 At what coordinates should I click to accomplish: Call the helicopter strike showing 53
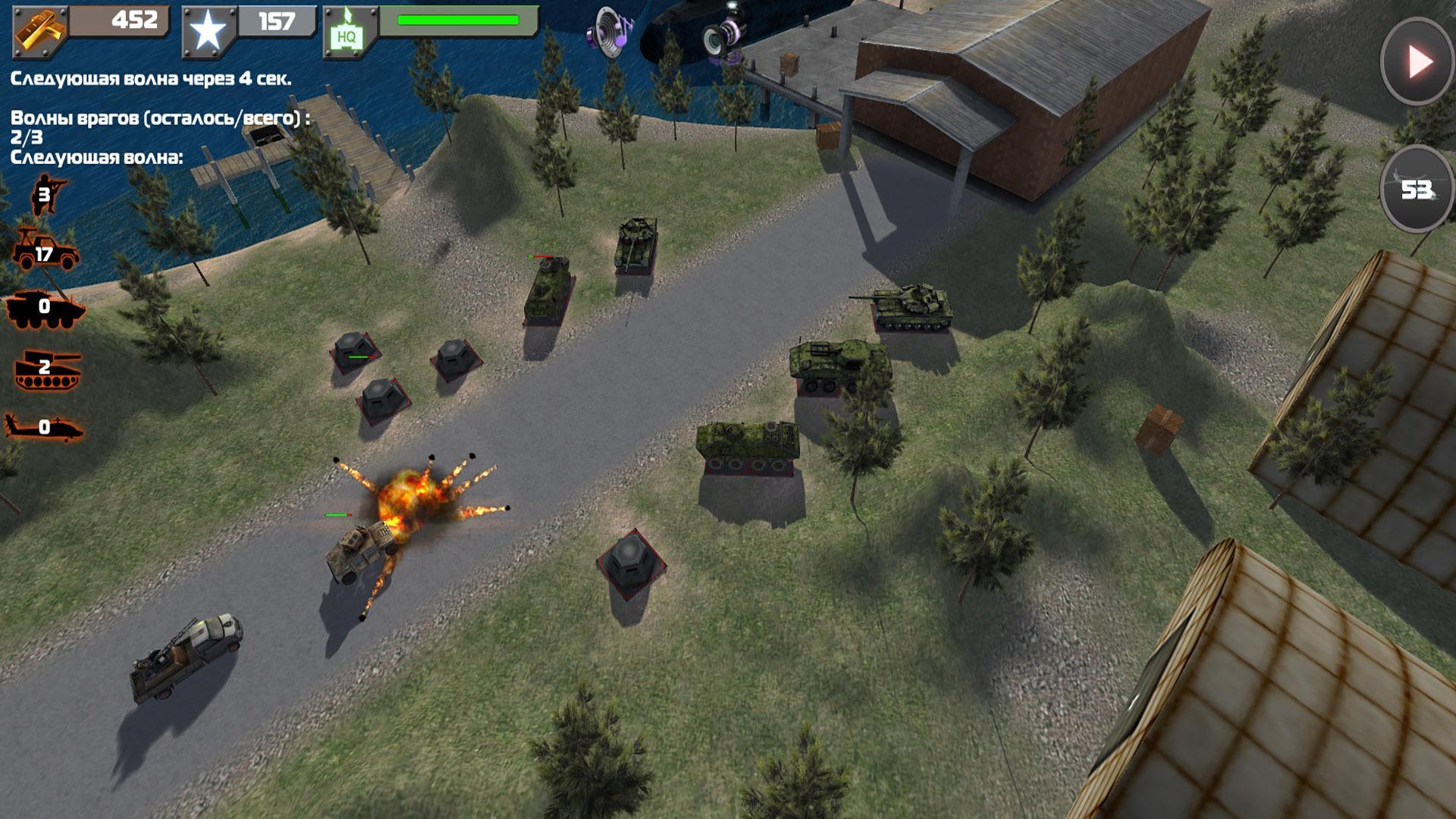click(1416, 189)
